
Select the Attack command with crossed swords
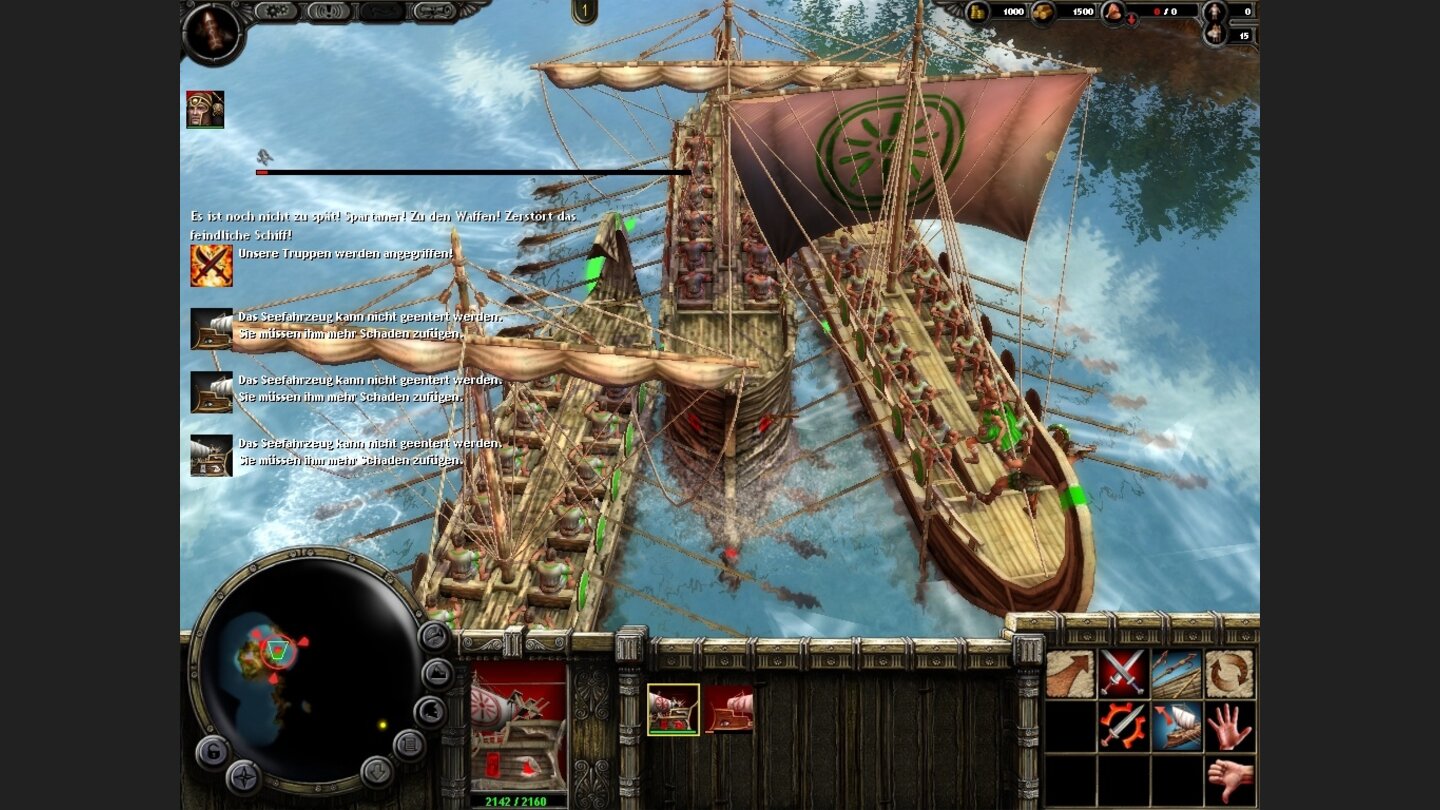[1123, 672]
